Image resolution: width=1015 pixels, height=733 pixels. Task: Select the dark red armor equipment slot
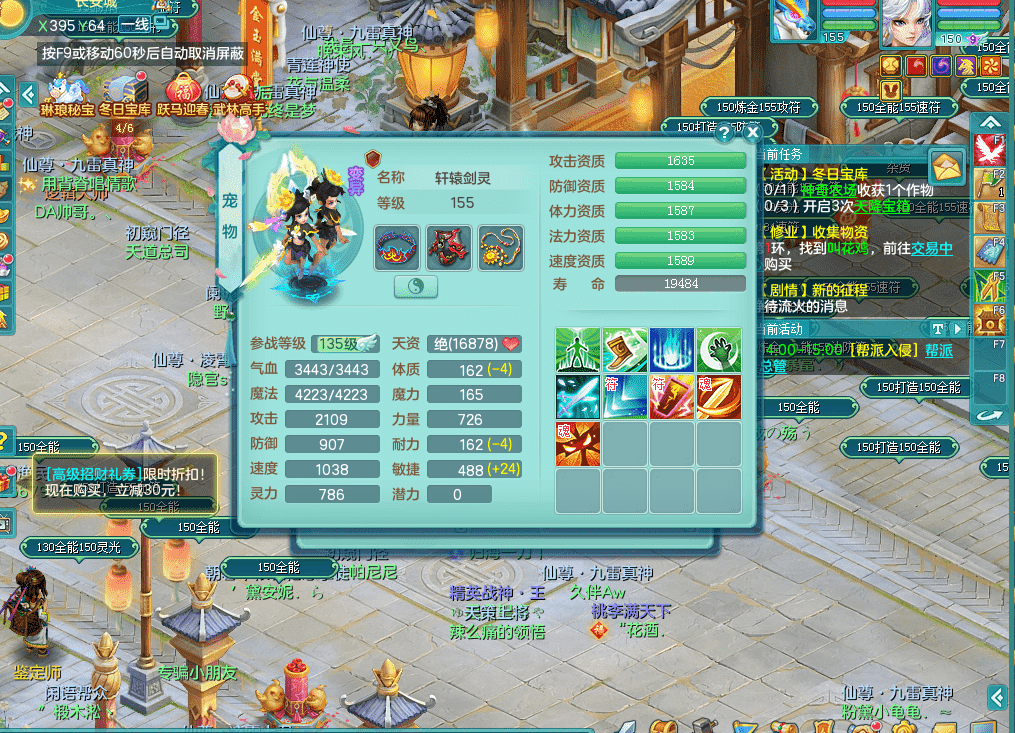coord(449,248)
